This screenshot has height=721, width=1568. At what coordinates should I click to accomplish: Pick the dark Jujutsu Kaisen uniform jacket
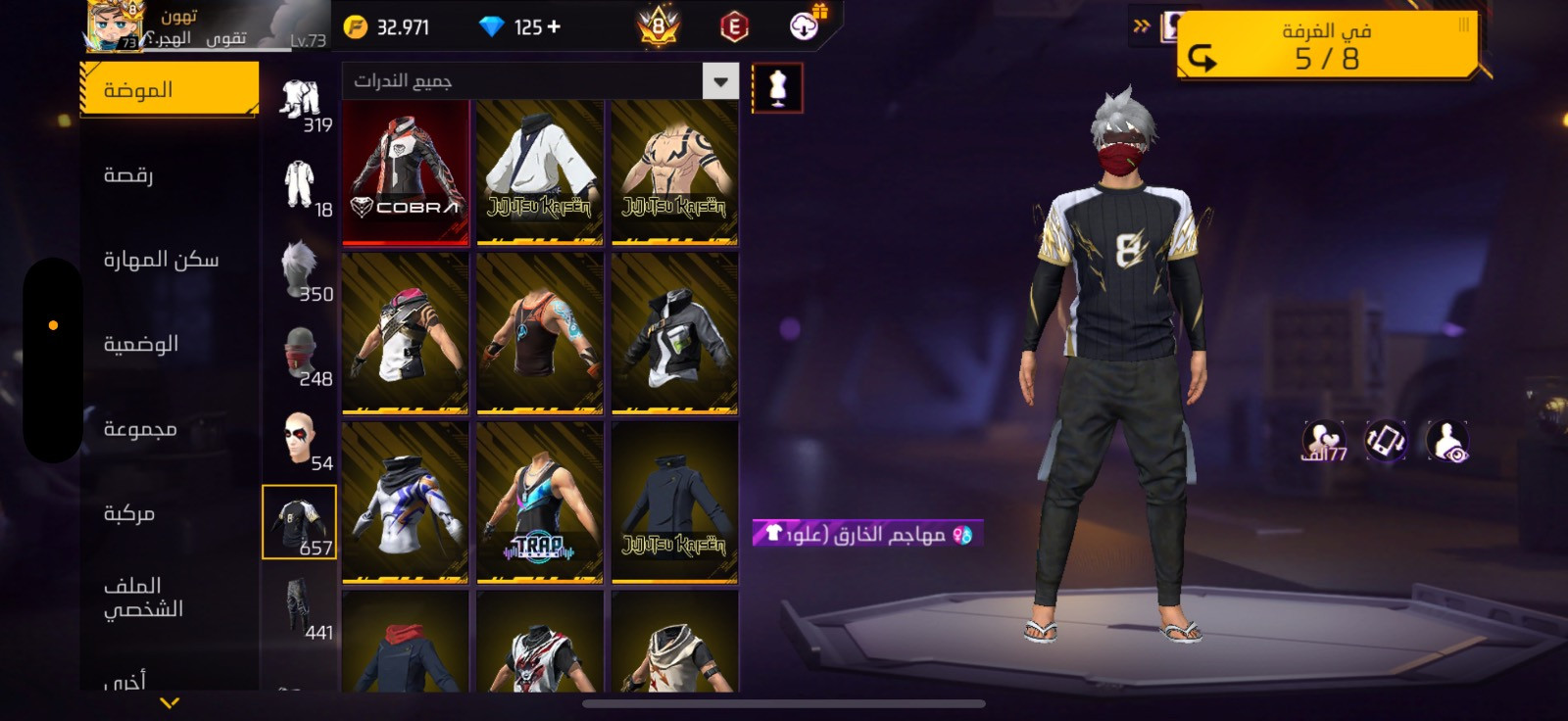[674, 504]
